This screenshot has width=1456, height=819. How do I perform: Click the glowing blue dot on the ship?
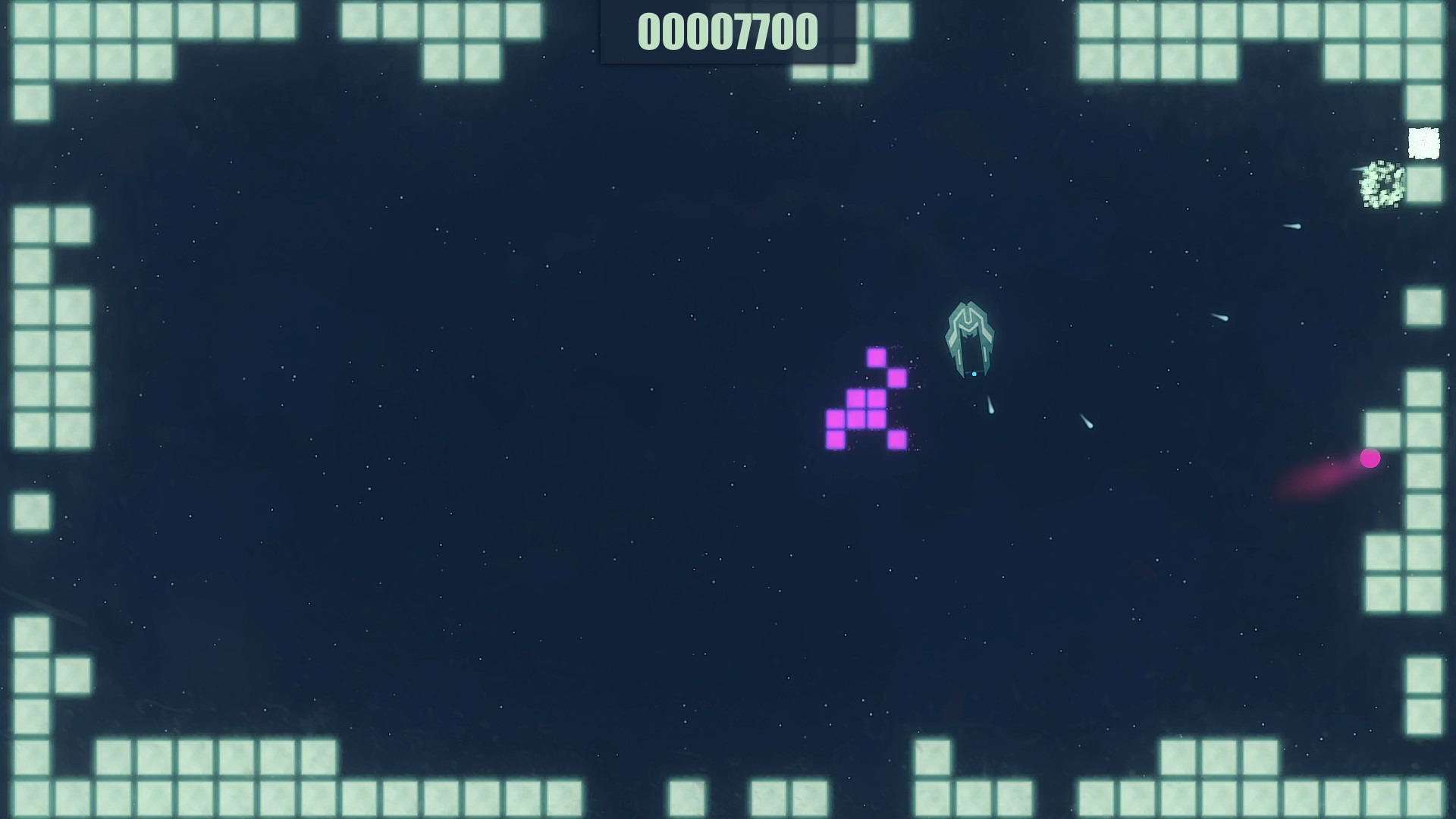pos(974,373)
